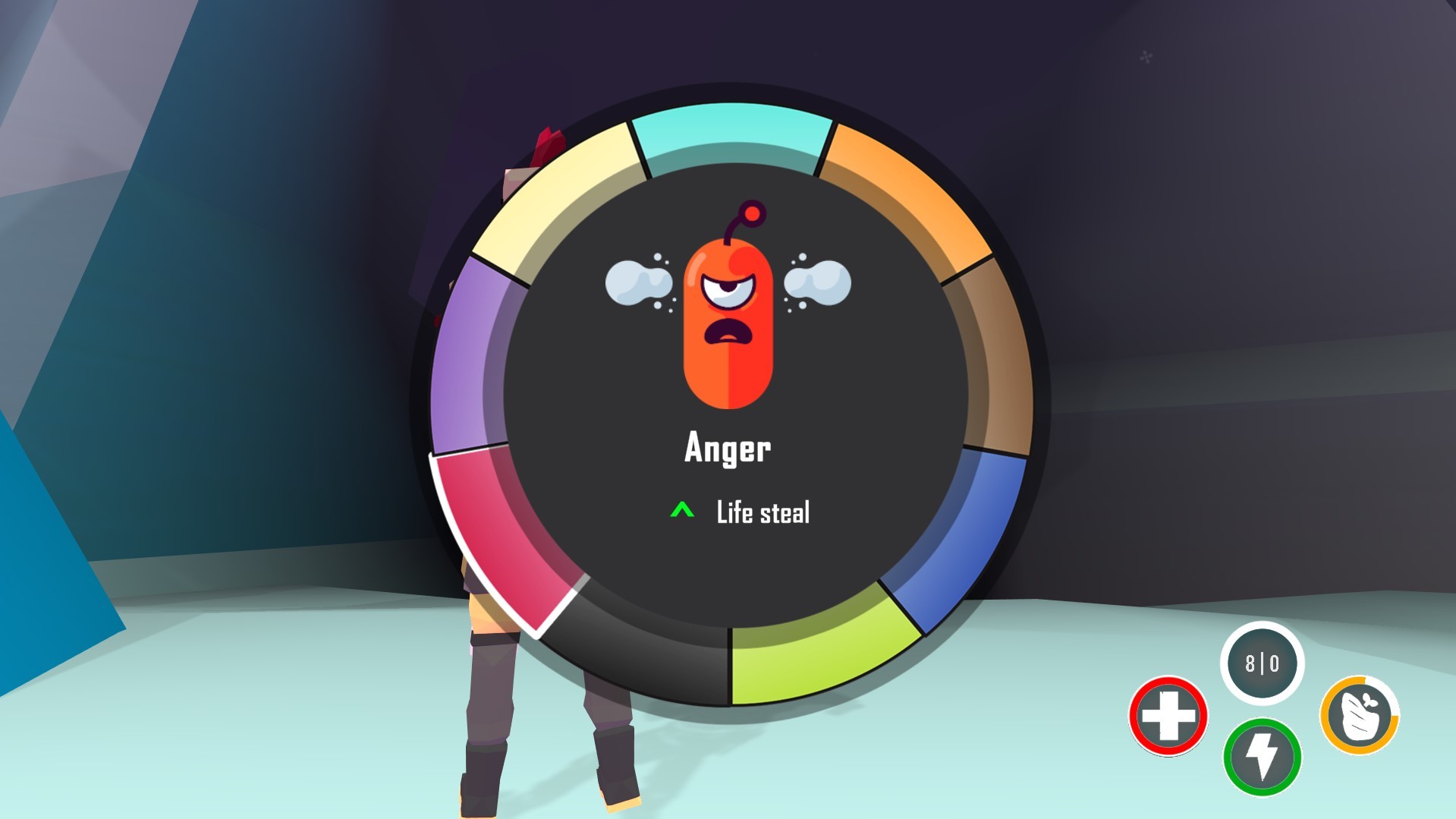Click the yellow hand-with-seed pickup icon
The height and width of the screenshot is (819, 1456).
tap(1358, 714)
